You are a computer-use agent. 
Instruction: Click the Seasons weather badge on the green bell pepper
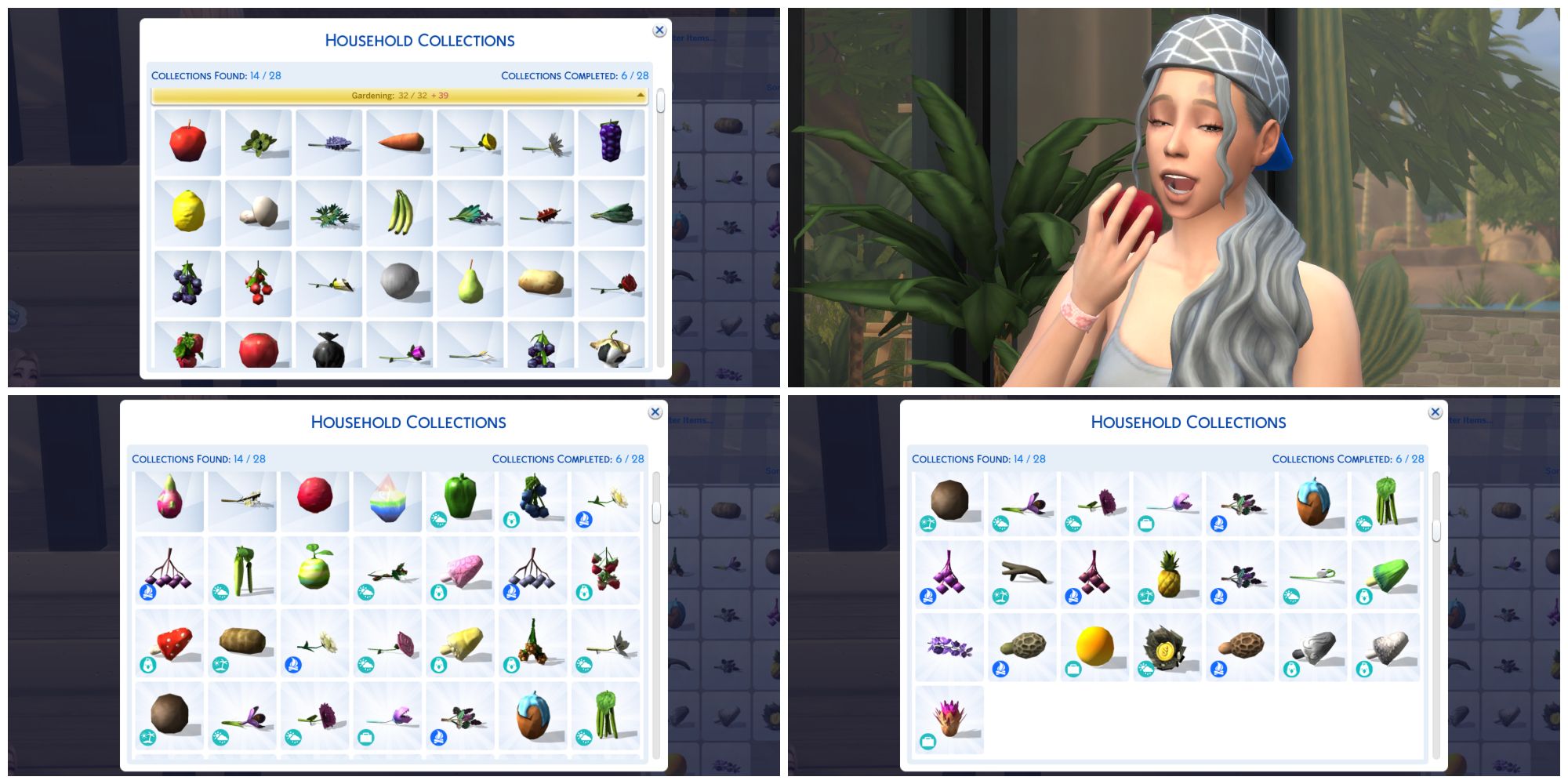(x=439, y=518)
